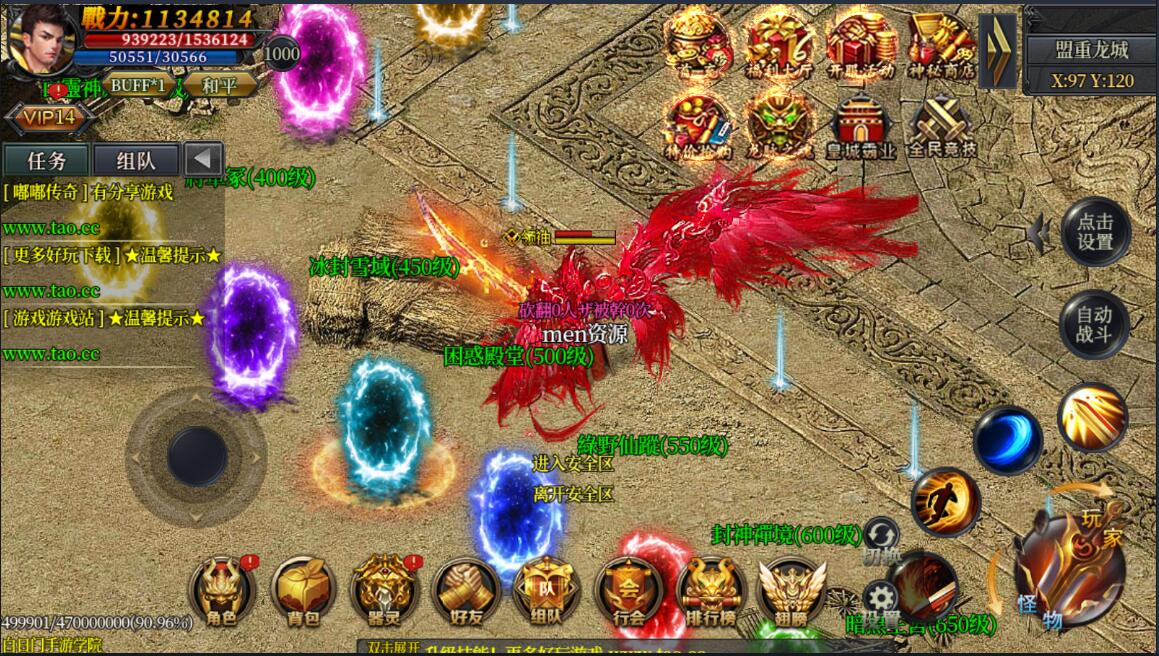Viewport: 1159px width, 656px height.
Task: Open the 翅膀 wings menu
Action: (x=791, y=590)
